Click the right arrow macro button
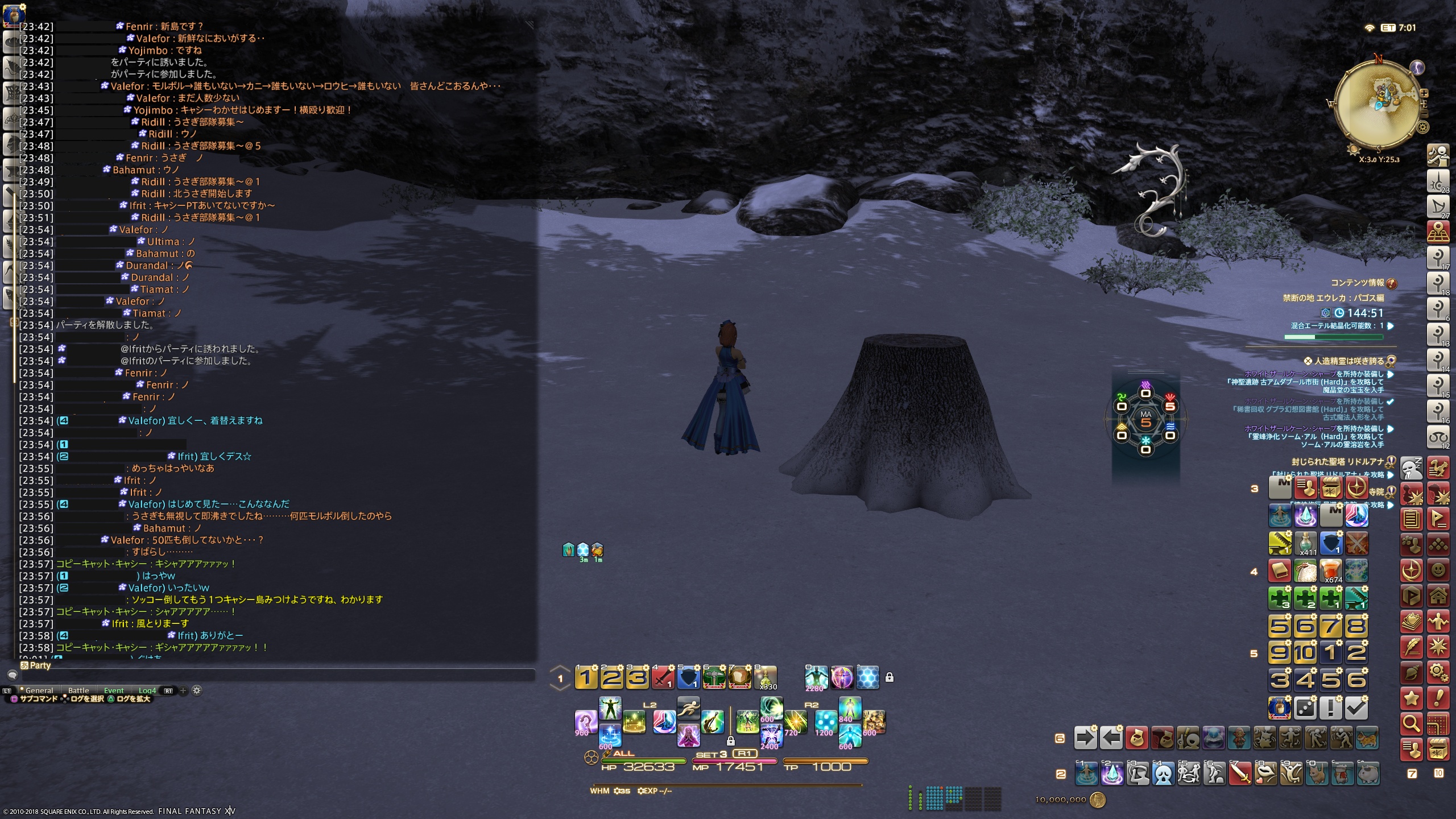 1085,738
